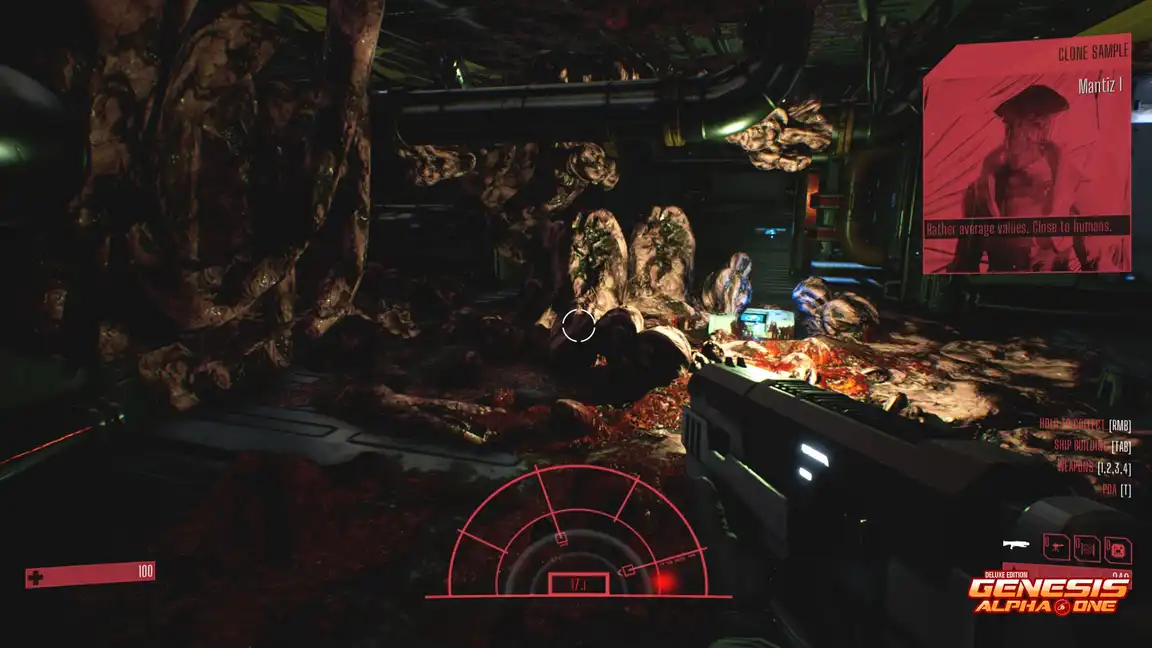Choose the barrier build slot icon
The height and width of the screenshot is (648, 1152).
[x=1087, y=548]
